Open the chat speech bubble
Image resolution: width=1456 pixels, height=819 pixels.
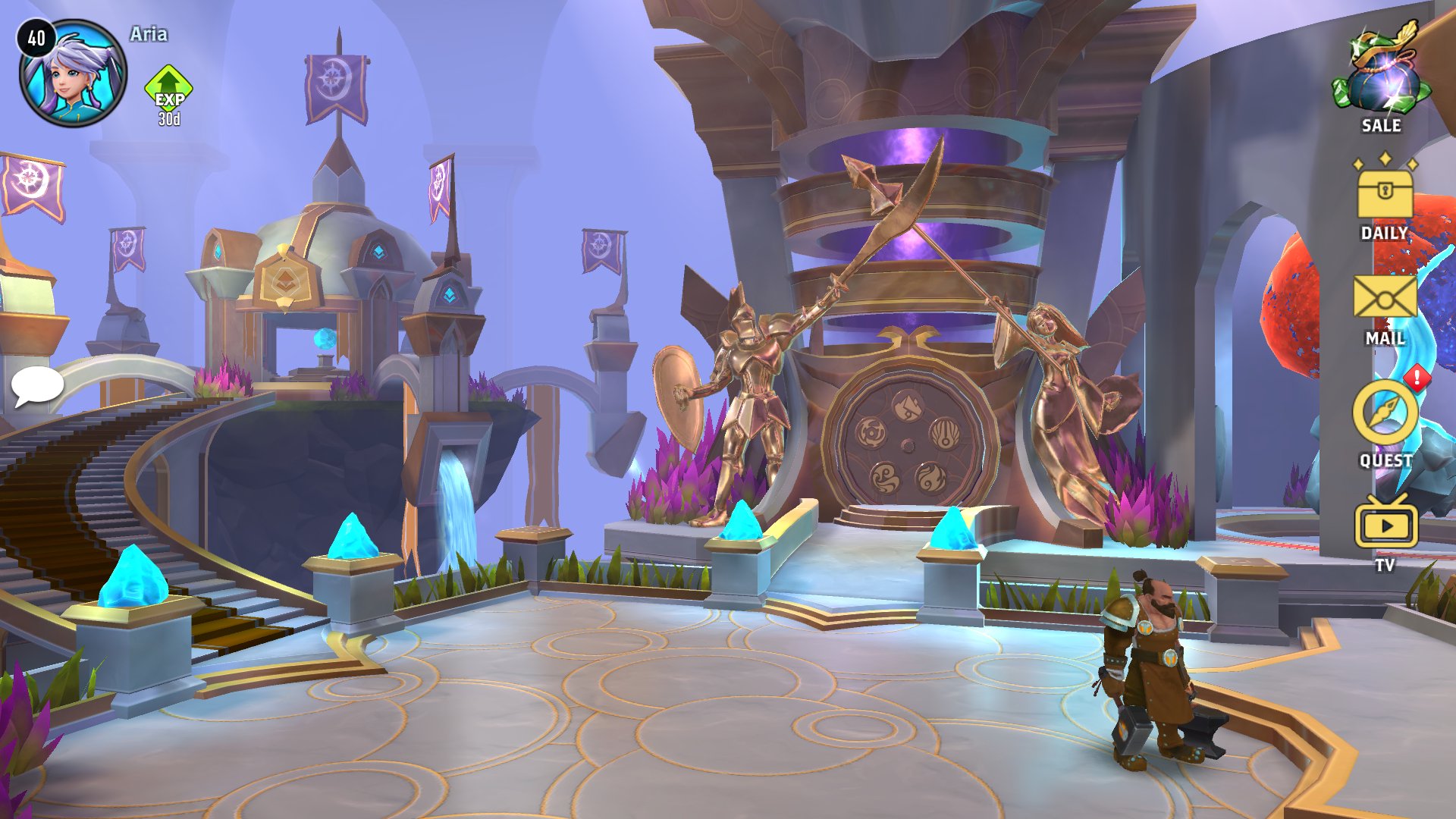(36, 386)
